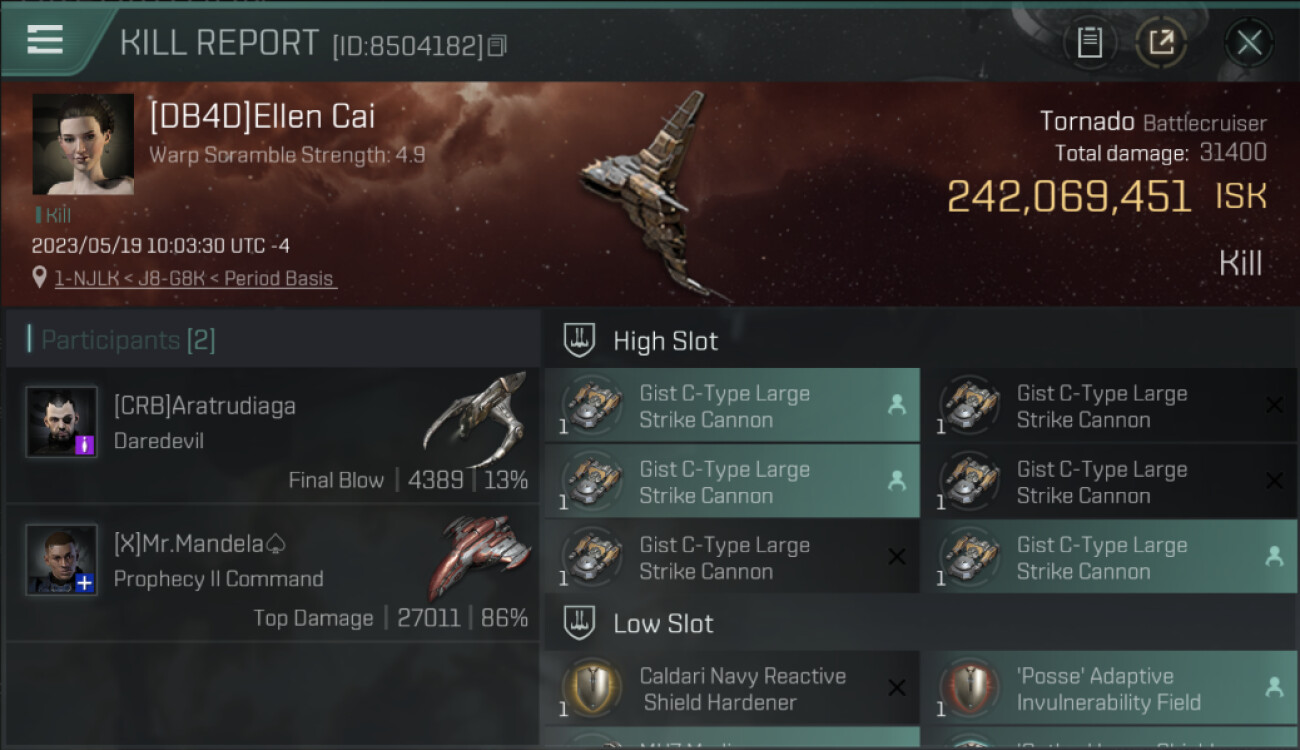Select the Caldari Navy Reactive Shield Hardener
Image resolution: width=1300 pixels, height=750 pixels.
731,689
